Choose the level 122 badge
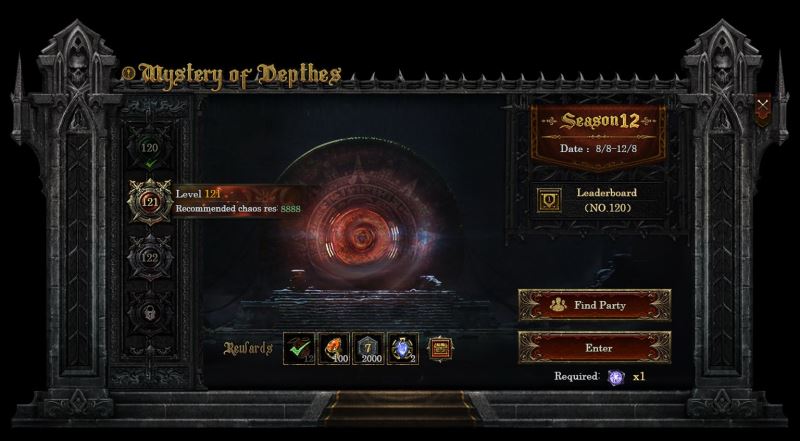Viewport: 800px width, 441px height. point(149,255)
